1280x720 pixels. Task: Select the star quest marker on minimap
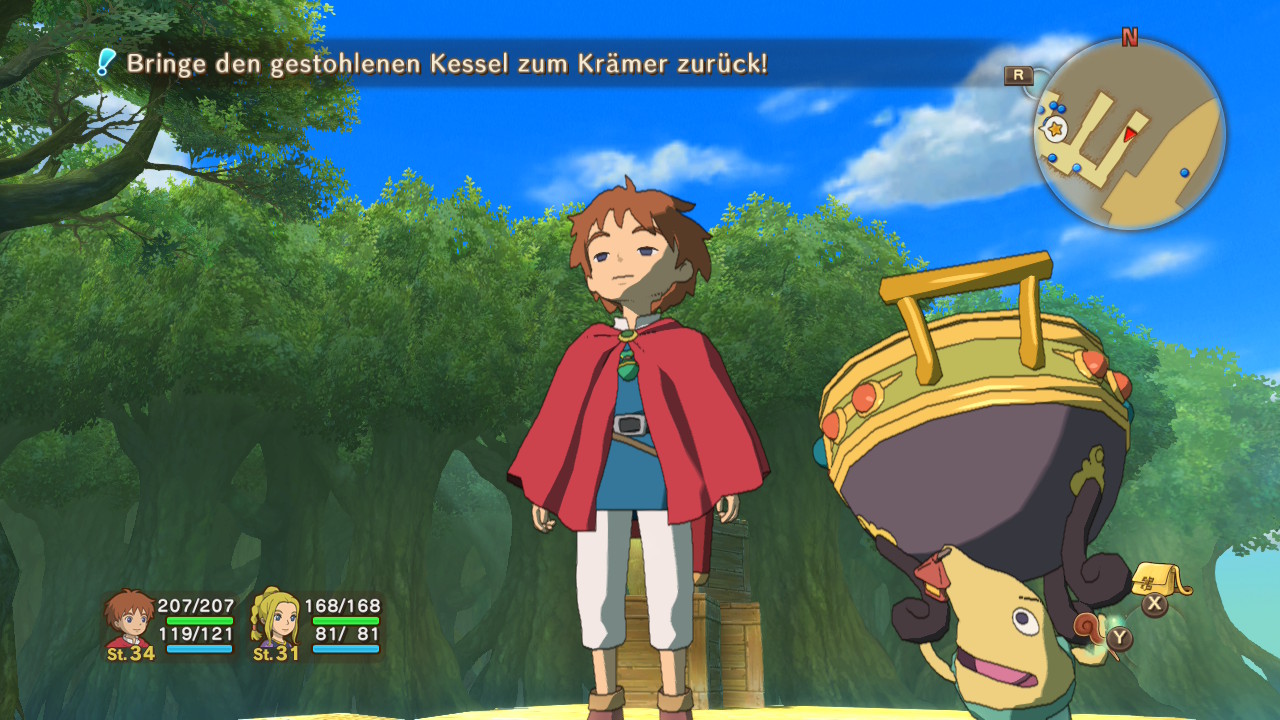coord(1054,128)
